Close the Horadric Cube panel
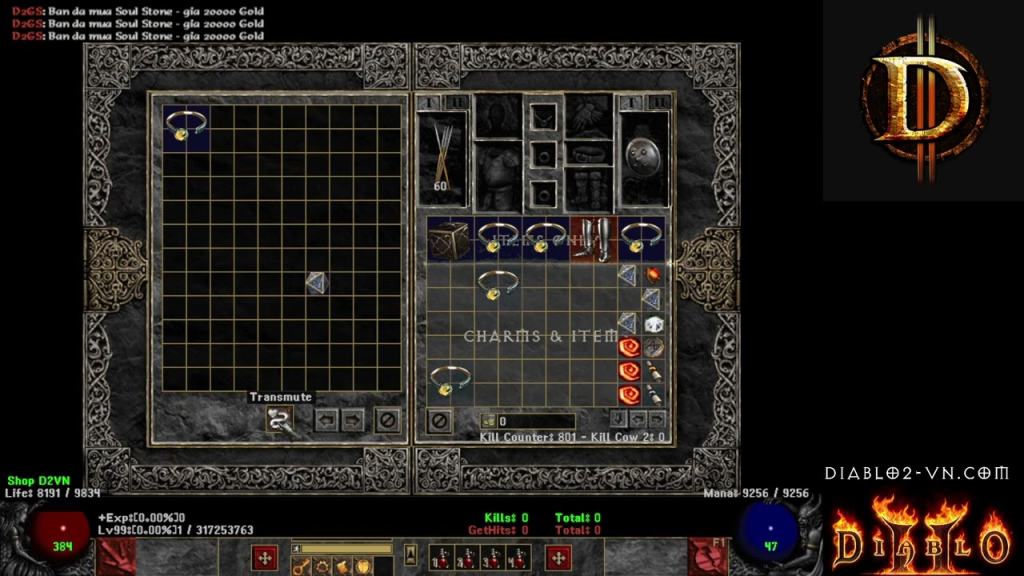The image size is (1024, 576). [x=387, y=420]
